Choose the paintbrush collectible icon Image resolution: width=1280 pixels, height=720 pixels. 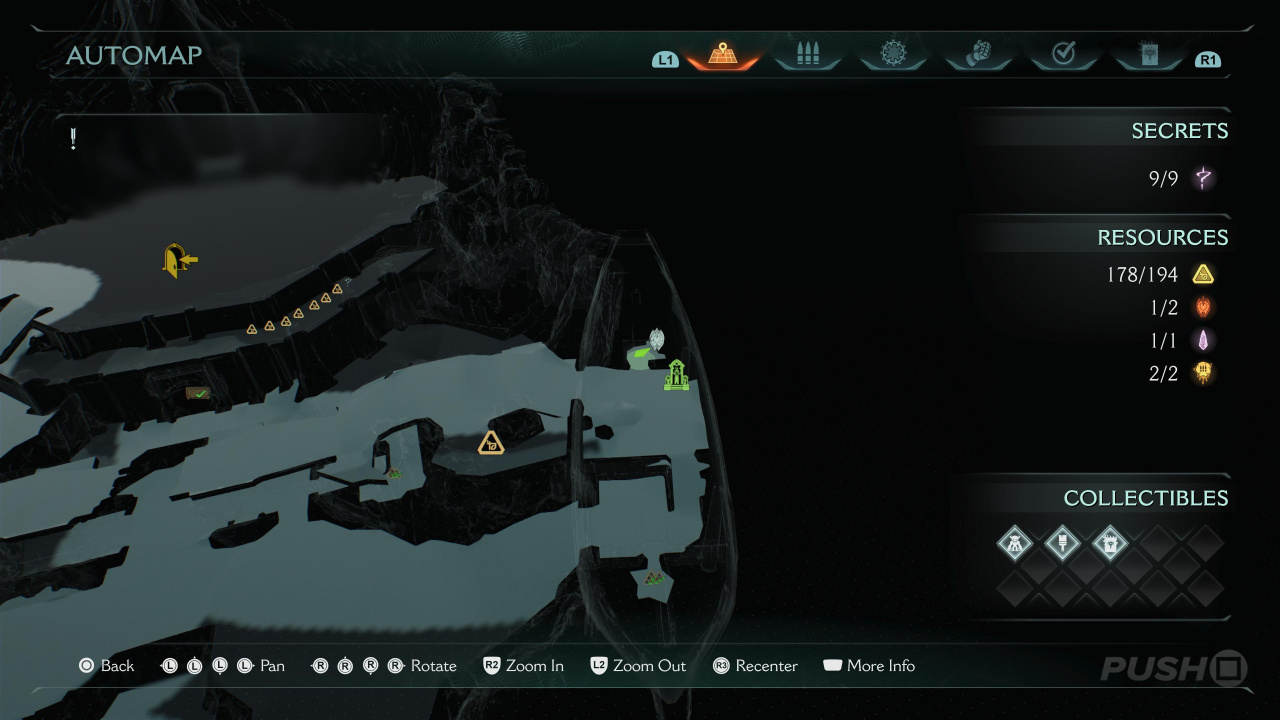click(x=1062, y=544)
